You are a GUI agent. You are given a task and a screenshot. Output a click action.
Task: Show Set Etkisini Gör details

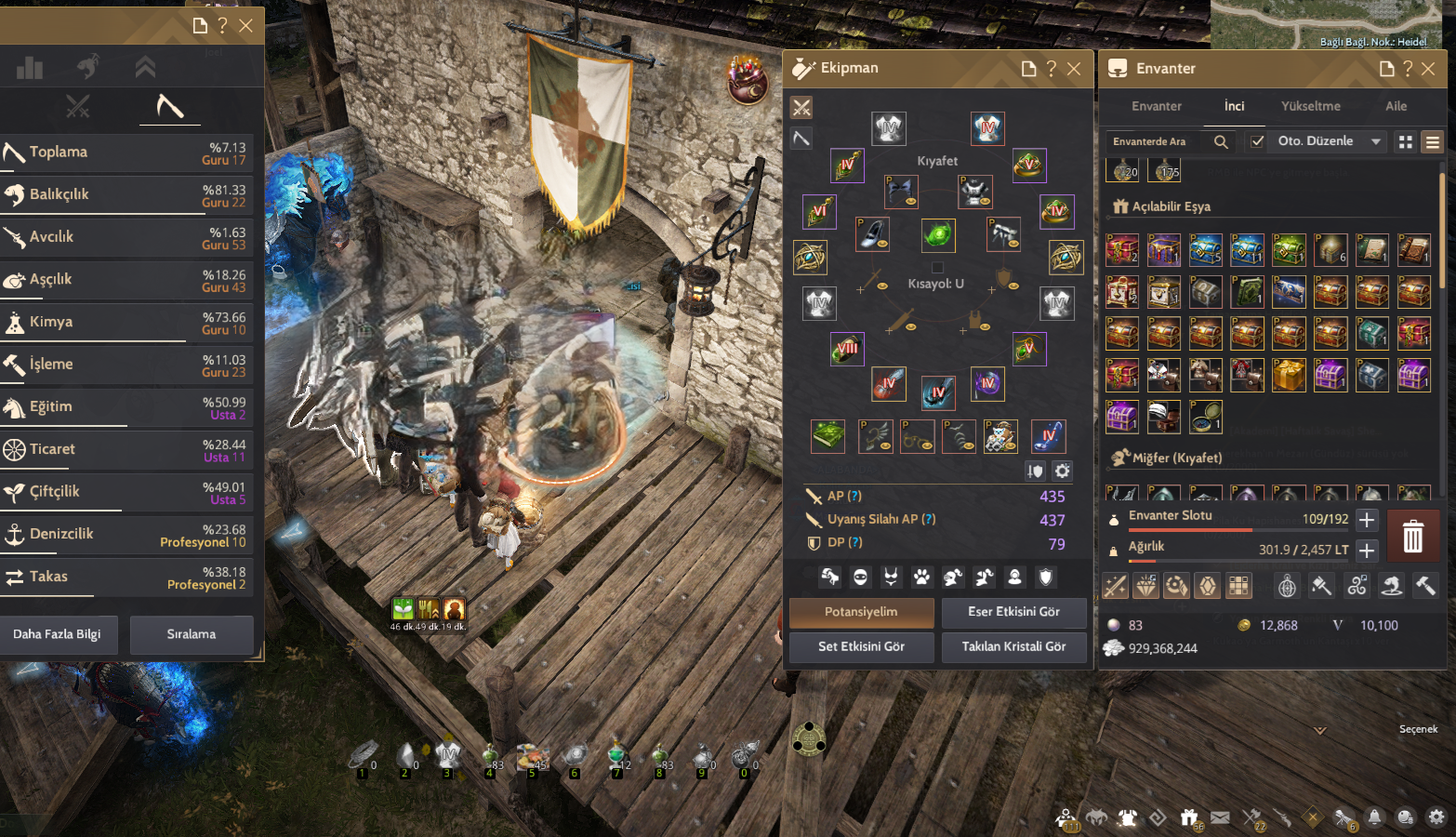click(x=861, y=646)
